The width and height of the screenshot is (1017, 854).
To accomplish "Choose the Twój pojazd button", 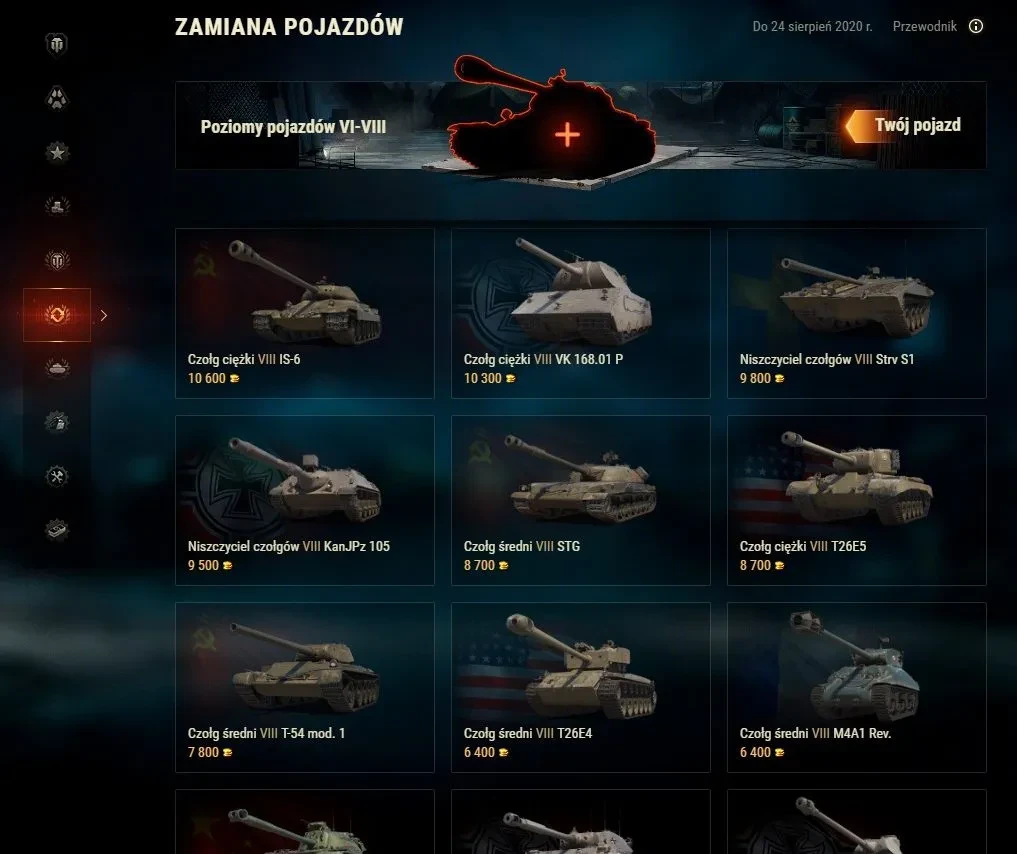I will coord(906,126).
